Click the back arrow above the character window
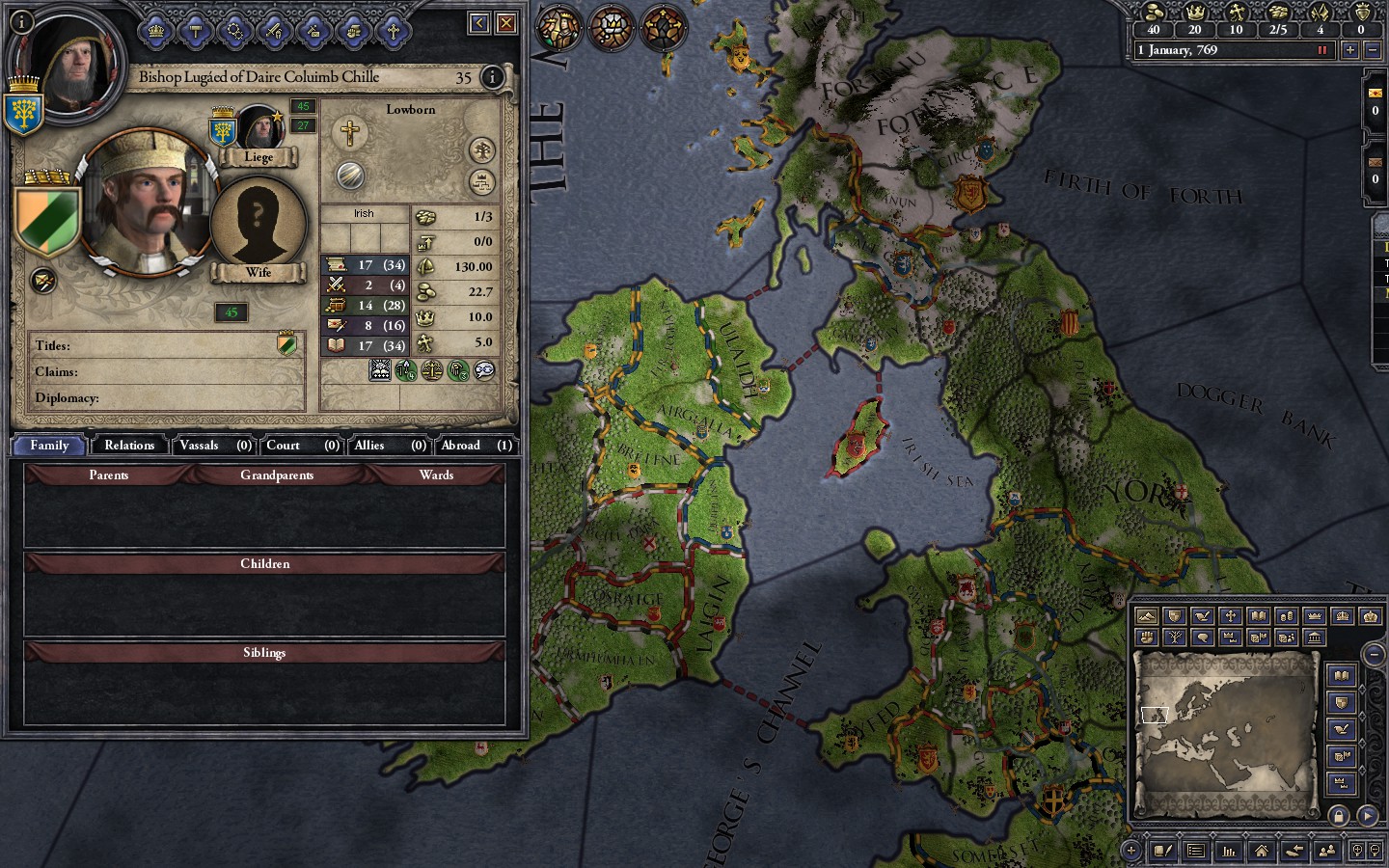Screen dimensions: 1389x868 click(477, 23)
